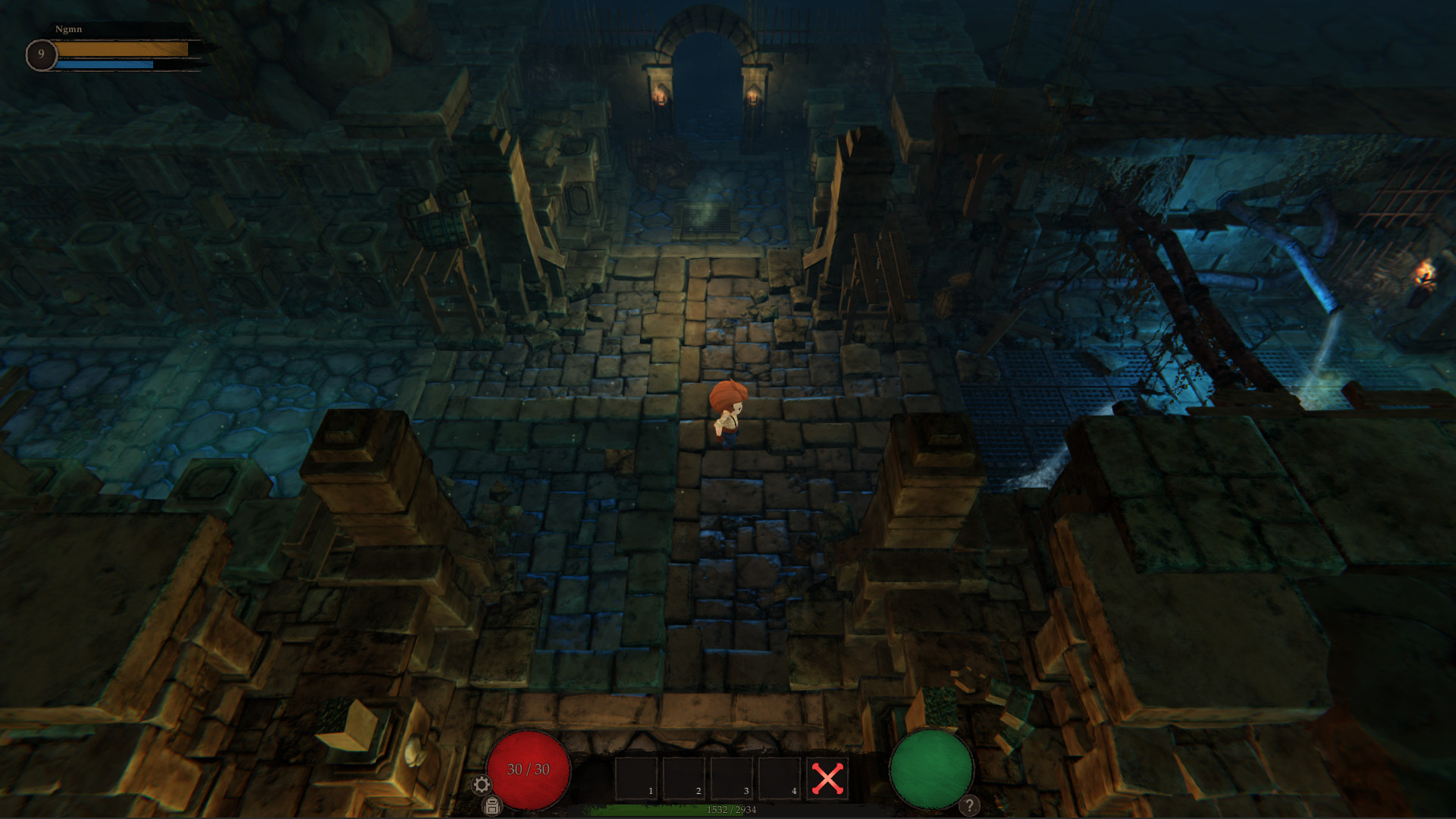This screenshot has height=819, width=1456.
Task: Click the blue mana bar under Ngmn
Action: point(106,66)
